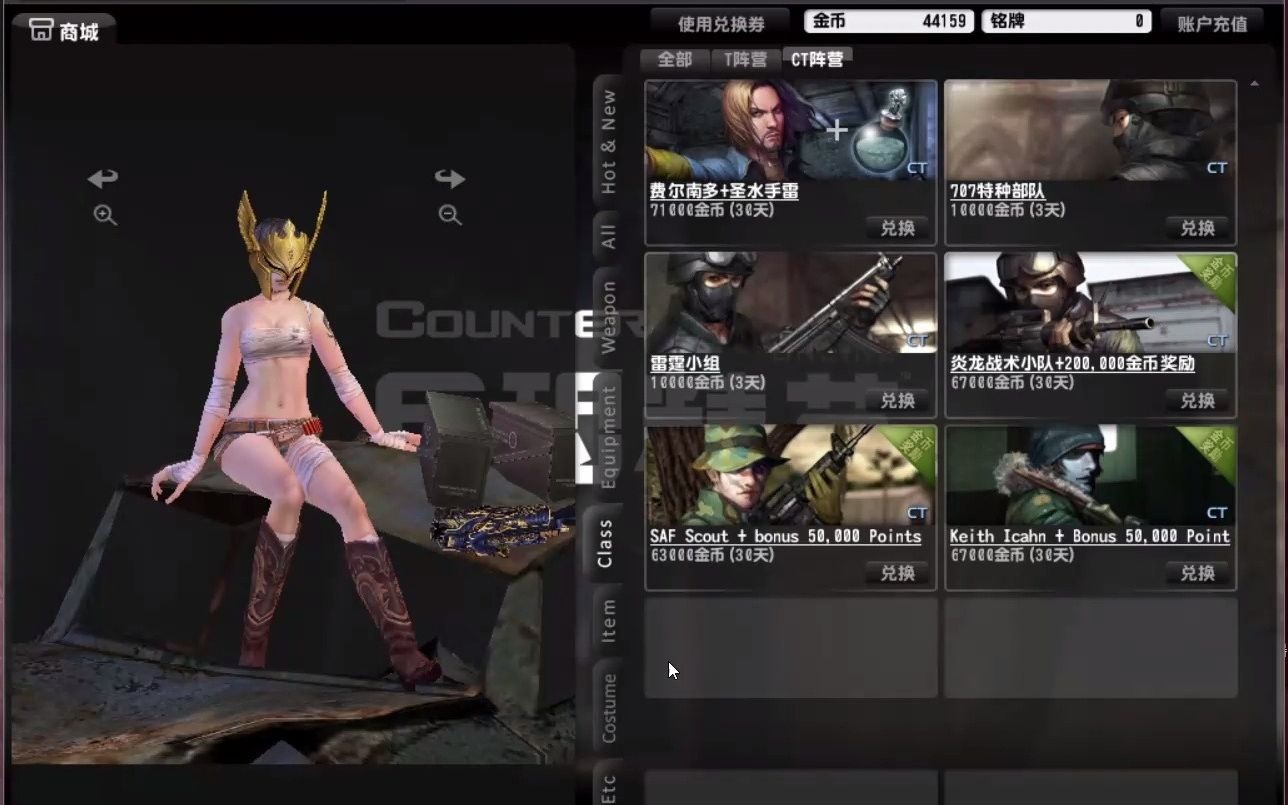
Task: Rotate the character model right
Action: point(450,177)
